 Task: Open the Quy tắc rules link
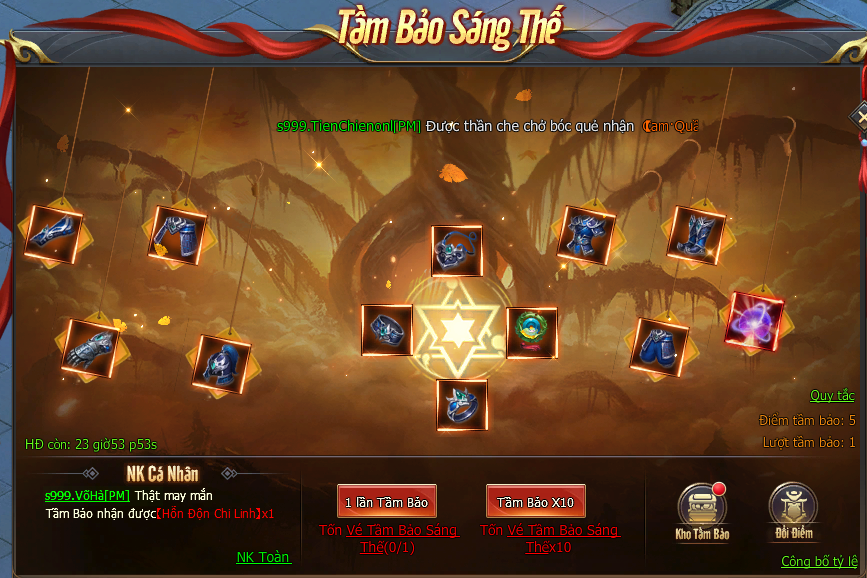tap(832, 396)
